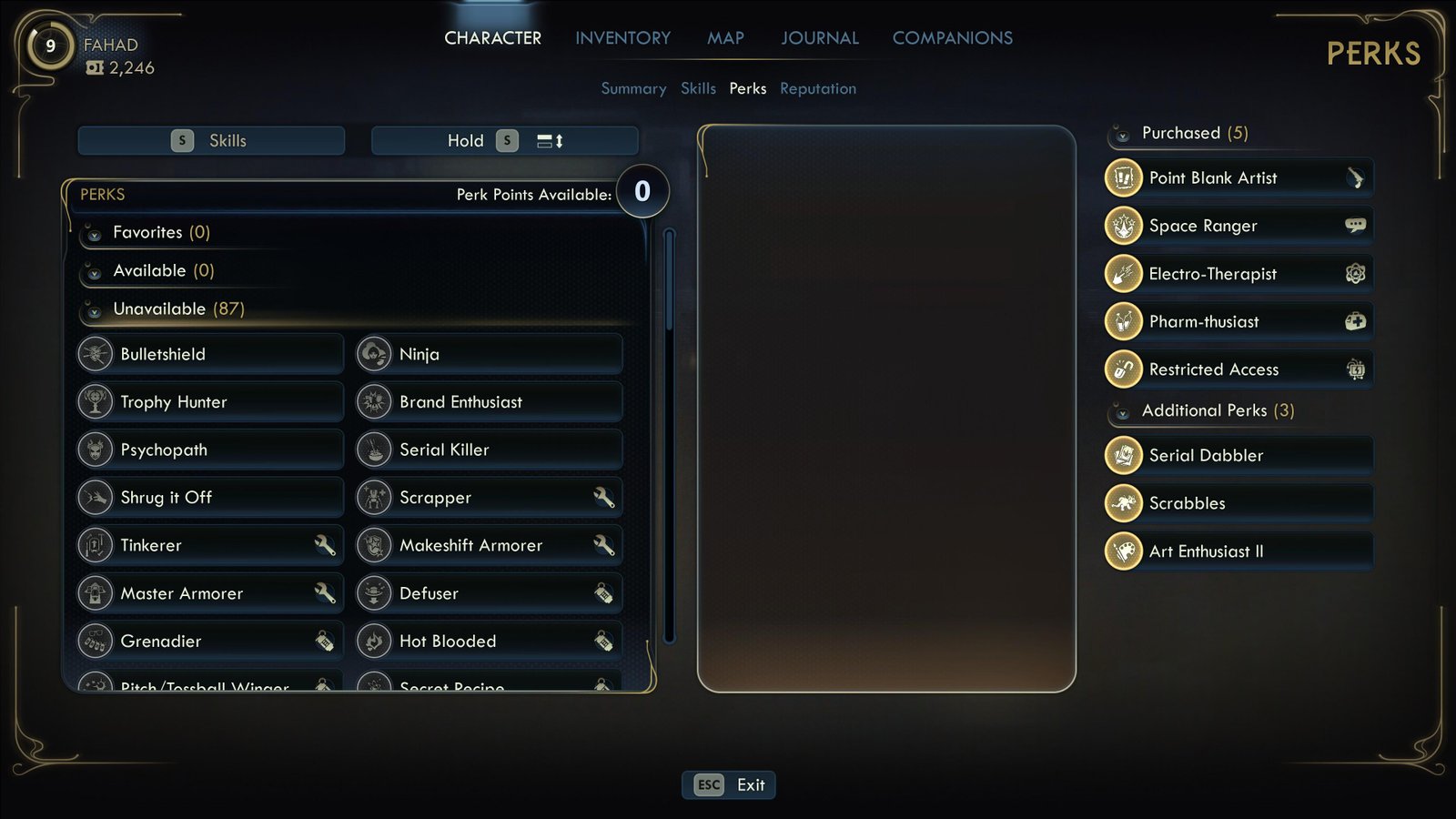Select the Serial Killer perk
The image size is (1456, 819).
coord(489,450)
